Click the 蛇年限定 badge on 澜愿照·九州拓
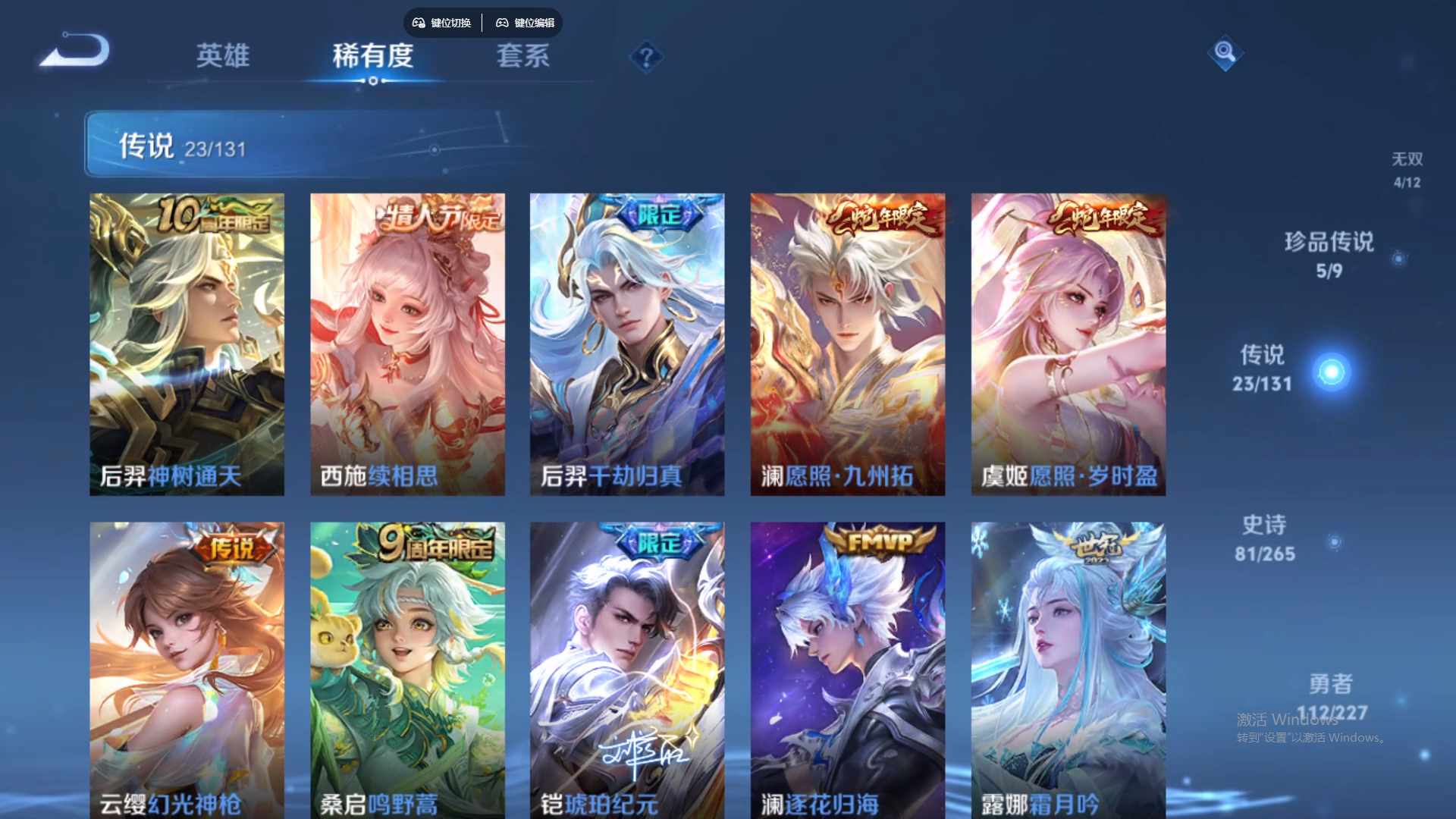Image resolution: width=1456 pixels, height=819 pixels. click(880, 218)
